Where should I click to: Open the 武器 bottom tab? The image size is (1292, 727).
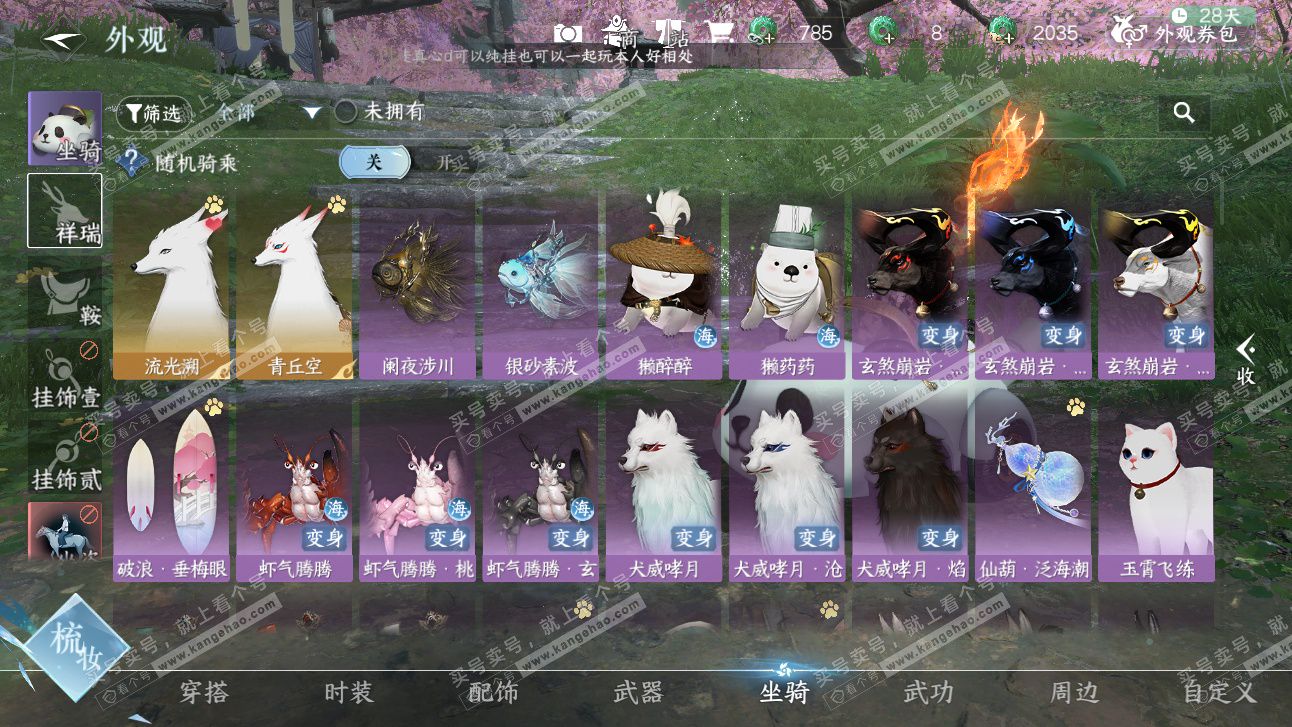tap(638, 692)
